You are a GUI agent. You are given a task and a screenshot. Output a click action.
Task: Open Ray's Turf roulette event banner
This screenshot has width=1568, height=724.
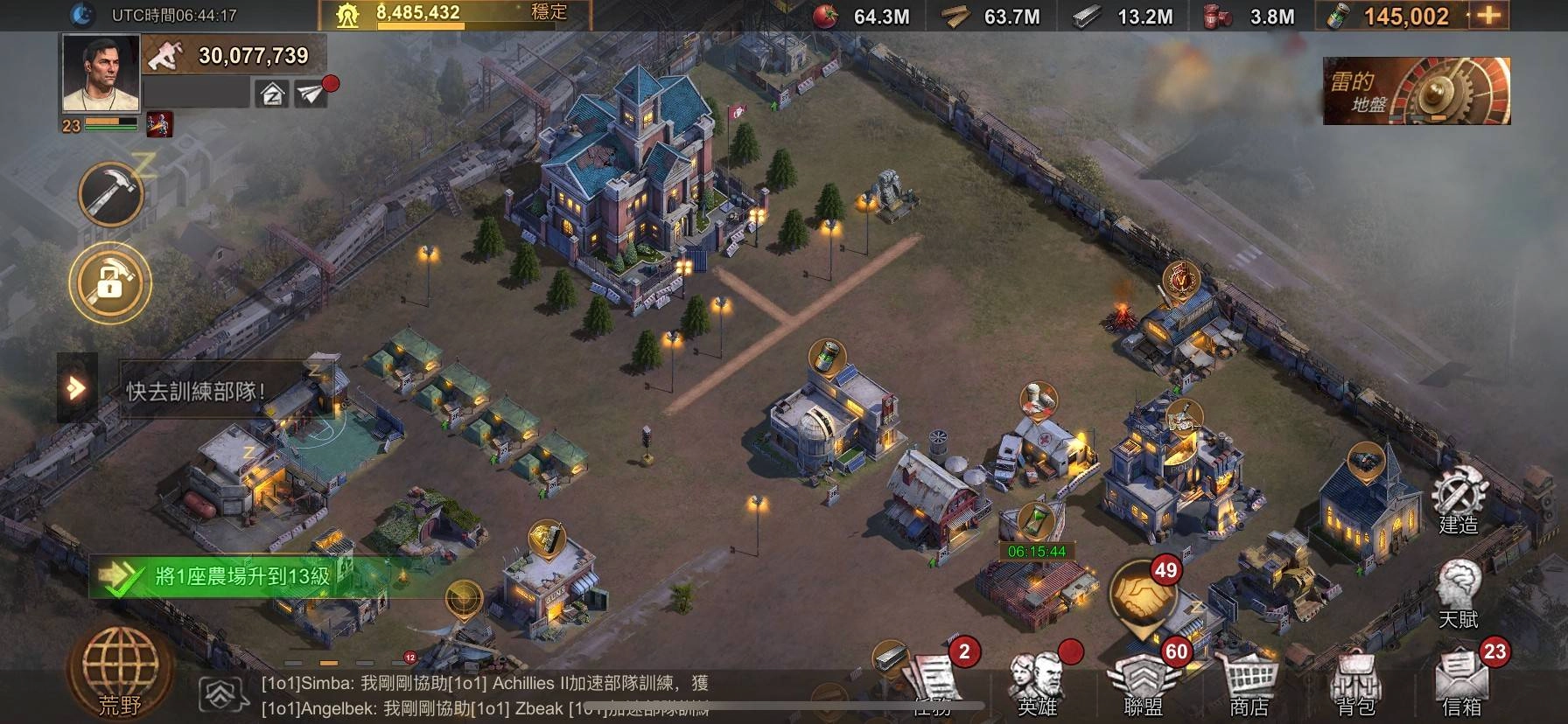(x=1416, y=91)
